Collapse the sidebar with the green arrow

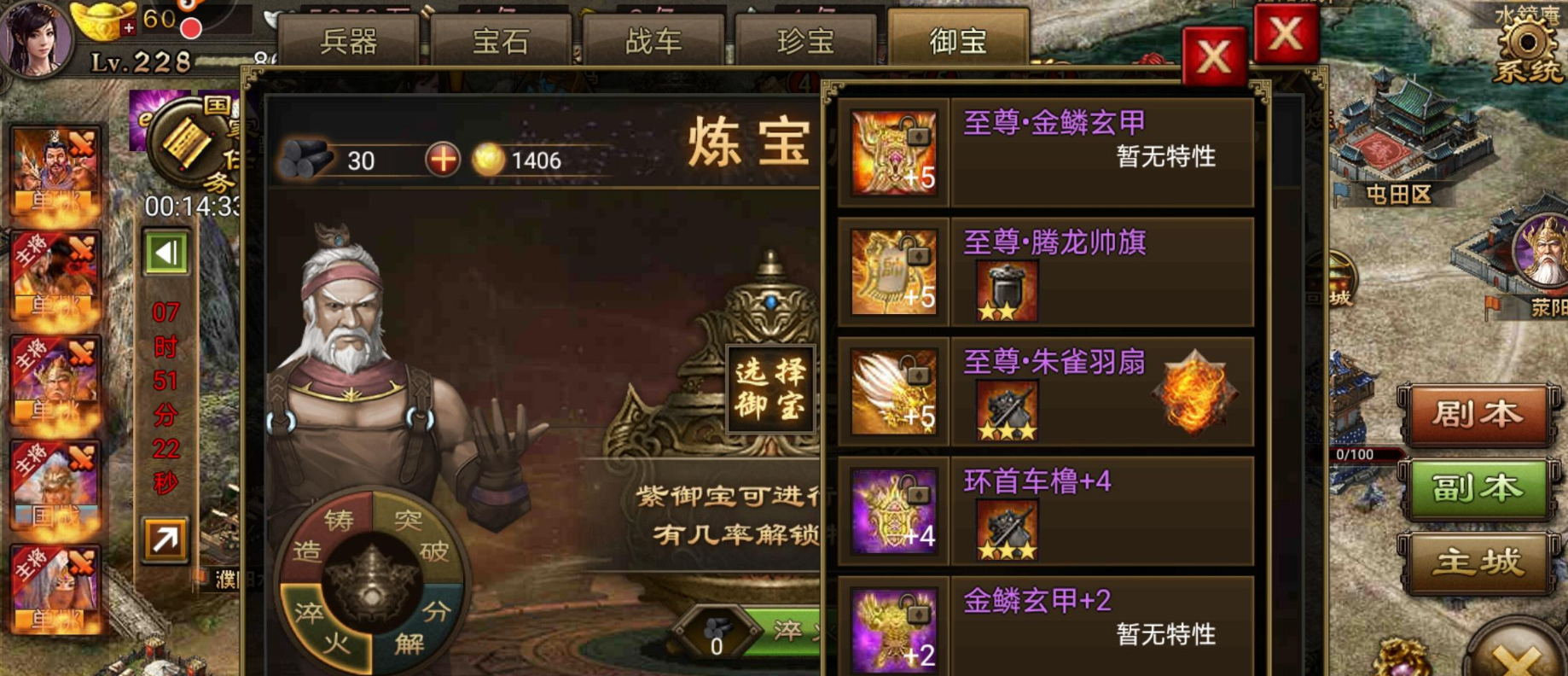166,253
